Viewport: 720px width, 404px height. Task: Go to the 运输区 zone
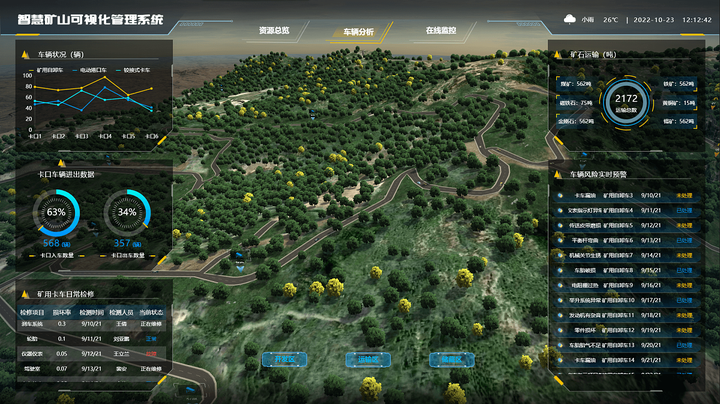[x=366, y=358]
